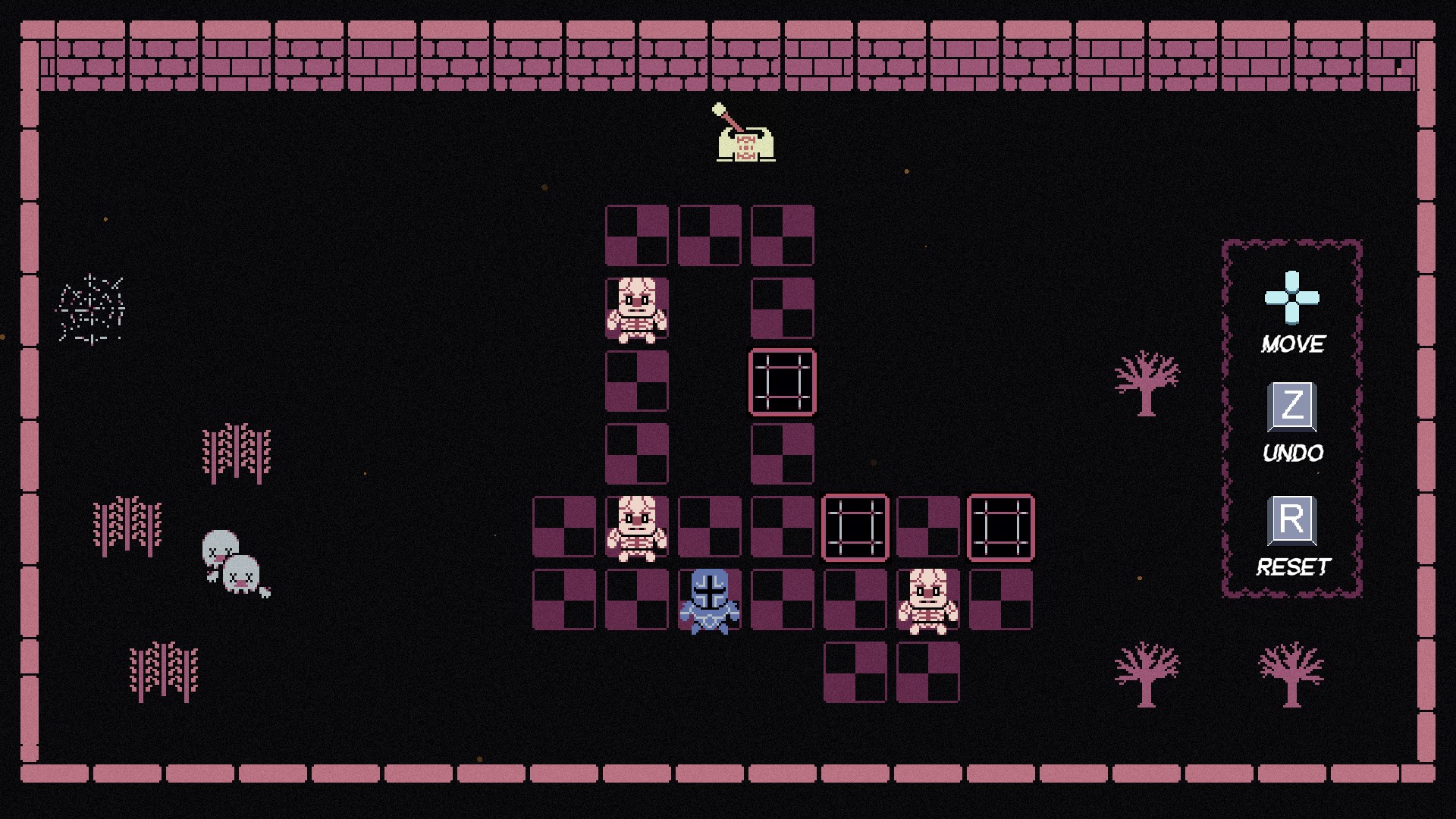1456x819 pixels.
Task: Click the highlighted target tile above the knight
Action: point(782,383)
